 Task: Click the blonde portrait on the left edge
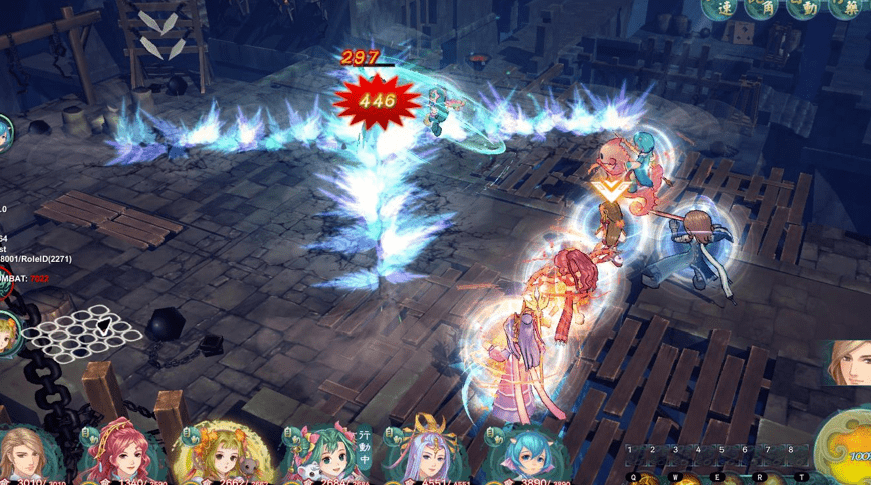click(7, 333)
